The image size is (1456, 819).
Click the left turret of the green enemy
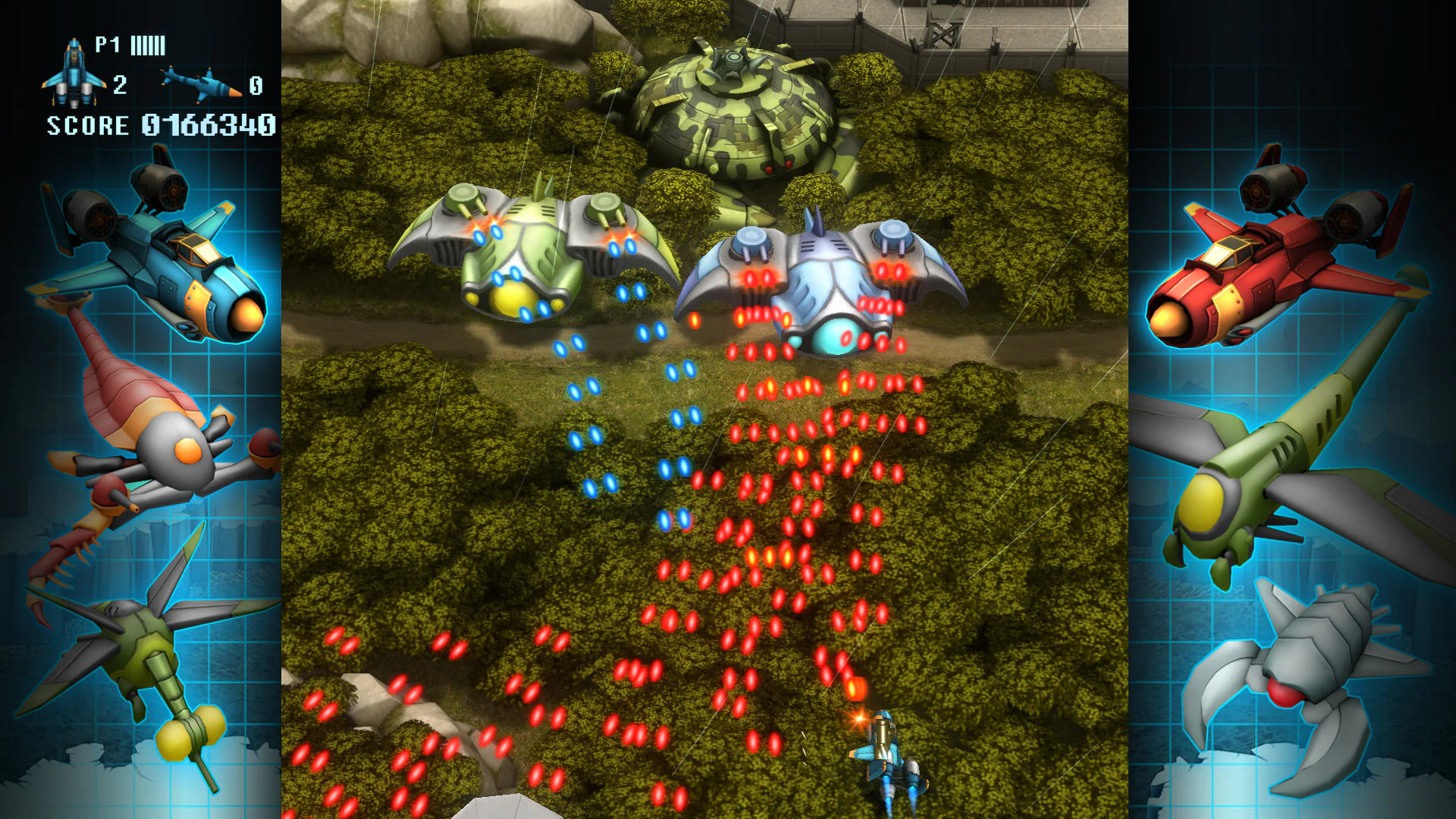coord(463,197)
